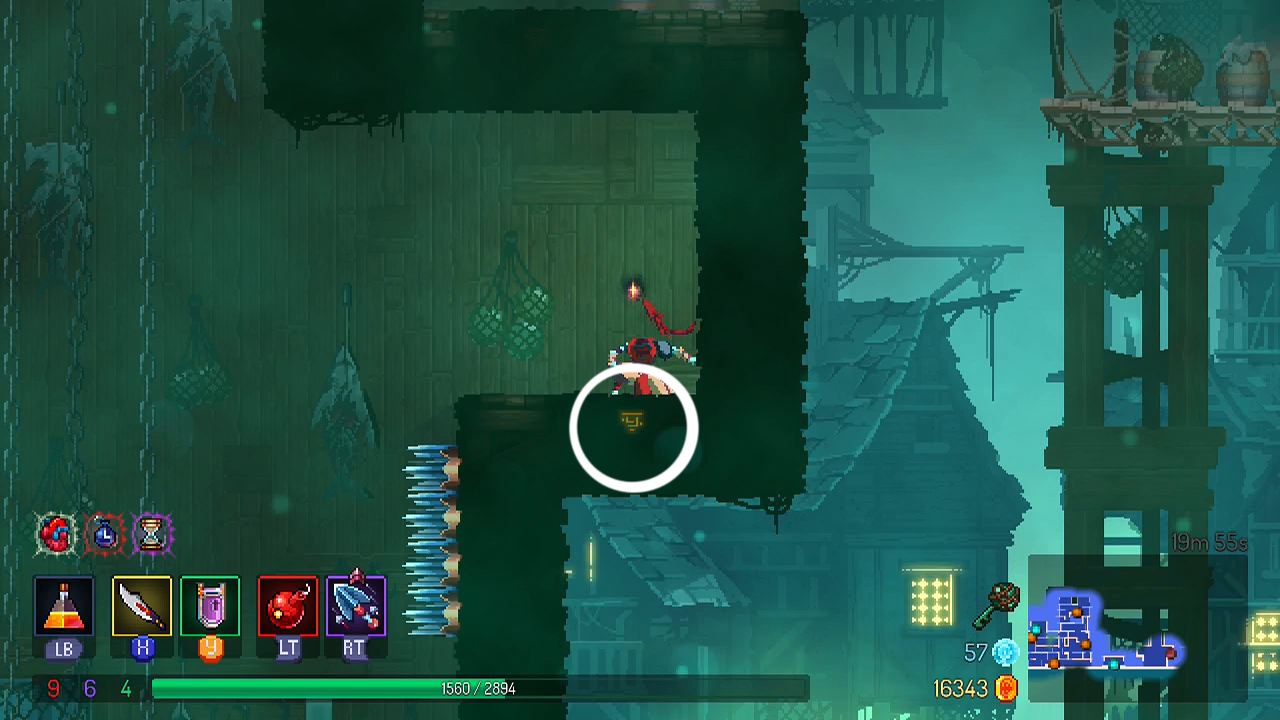Select the health flask in the LB slot
Screen dimensions: 1280x720
click(x=63, y=605)
